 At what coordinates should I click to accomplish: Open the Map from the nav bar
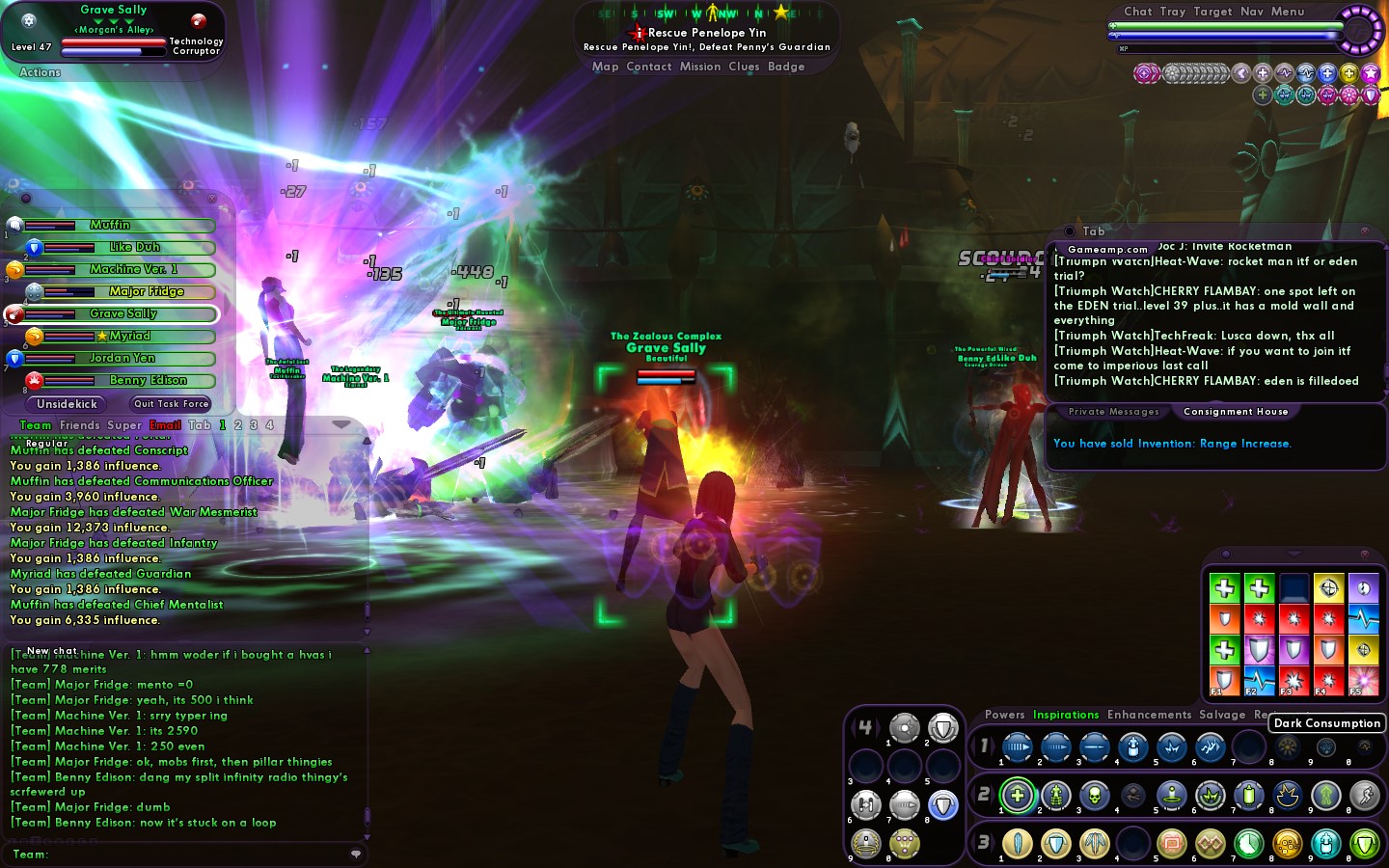tap(605, 67)
